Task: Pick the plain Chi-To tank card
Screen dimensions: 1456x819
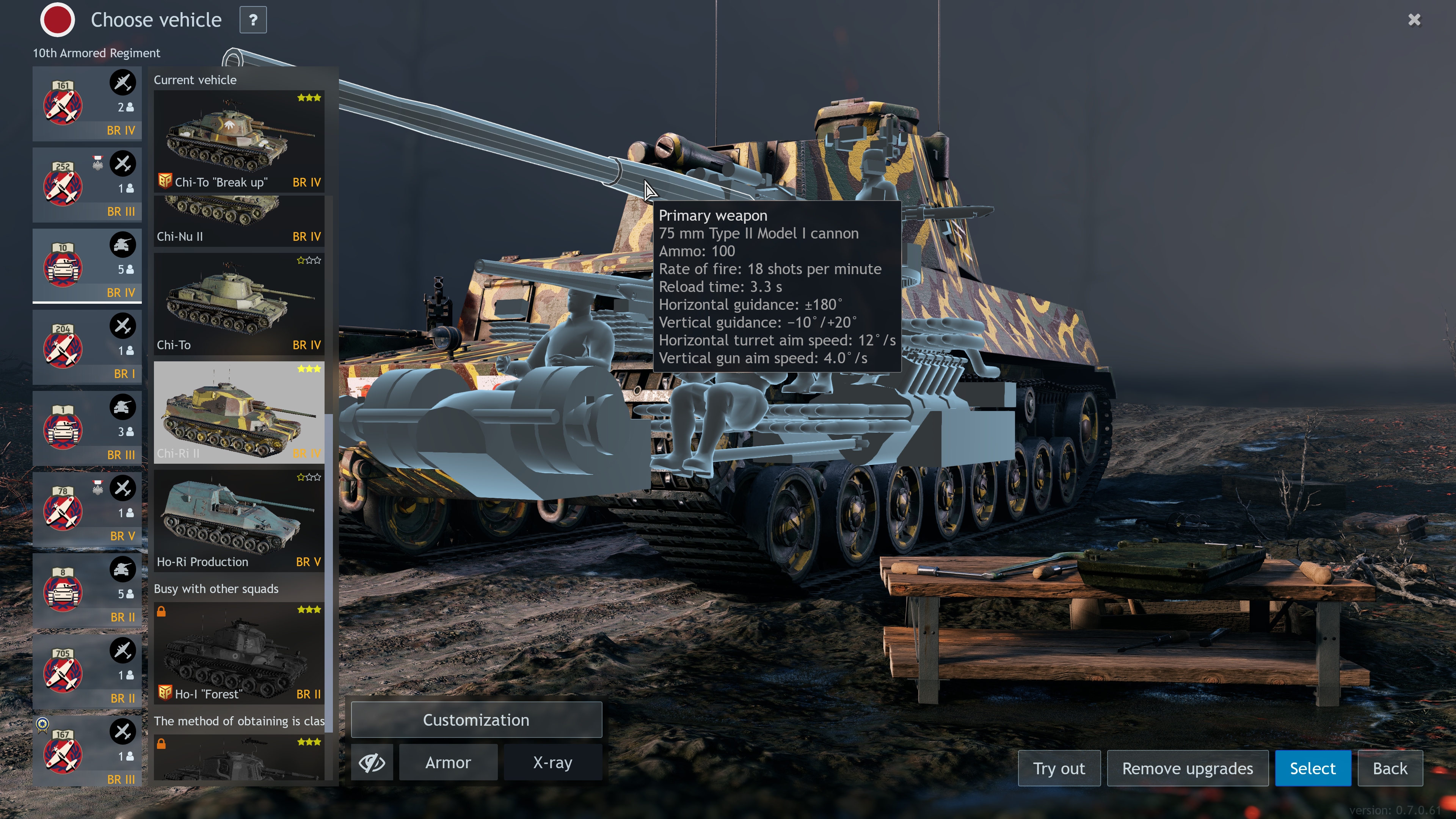Action: (x=238, y=303)
